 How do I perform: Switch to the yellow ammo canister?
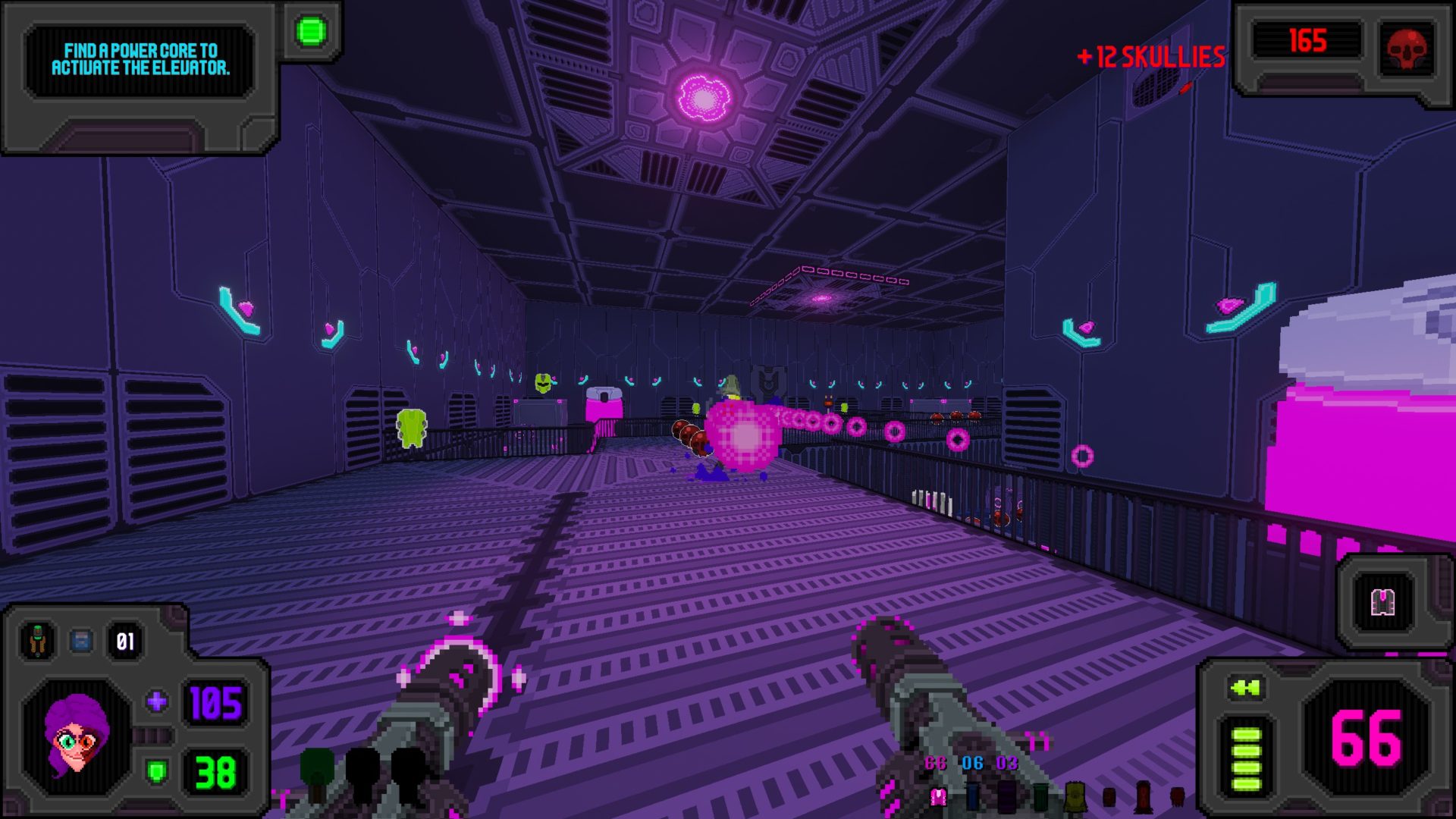pyautogui.click(x=1075, y=796)
